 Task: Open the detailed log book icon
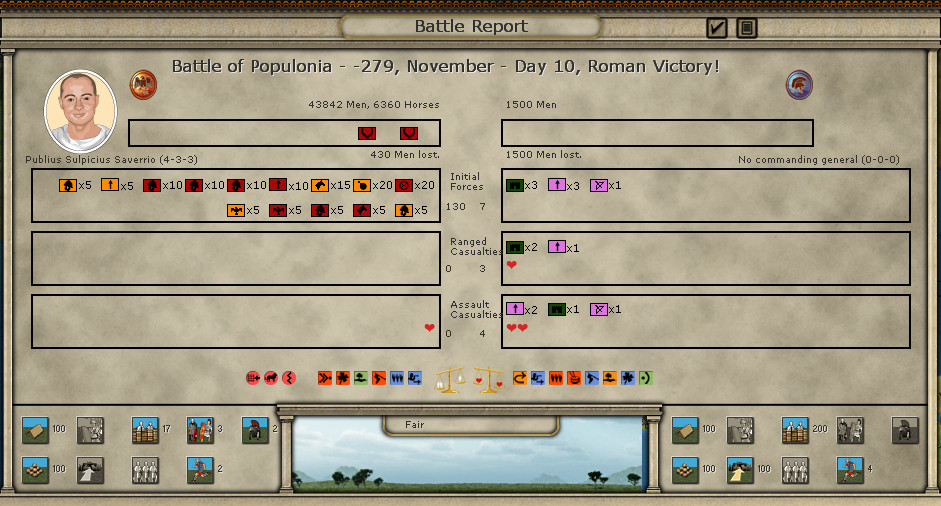coord(746,28)
